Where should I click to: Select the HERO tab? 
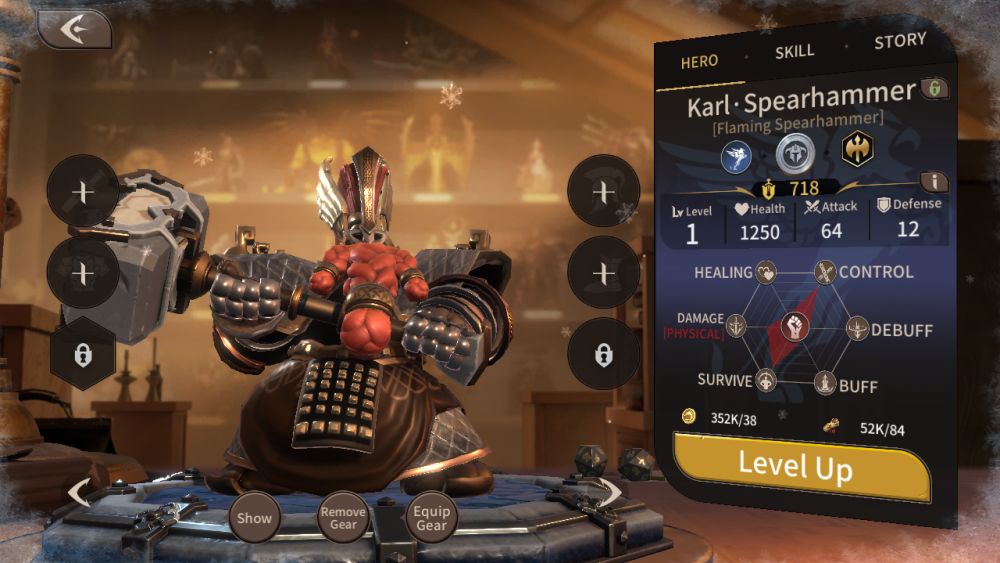tap(699, 62)
